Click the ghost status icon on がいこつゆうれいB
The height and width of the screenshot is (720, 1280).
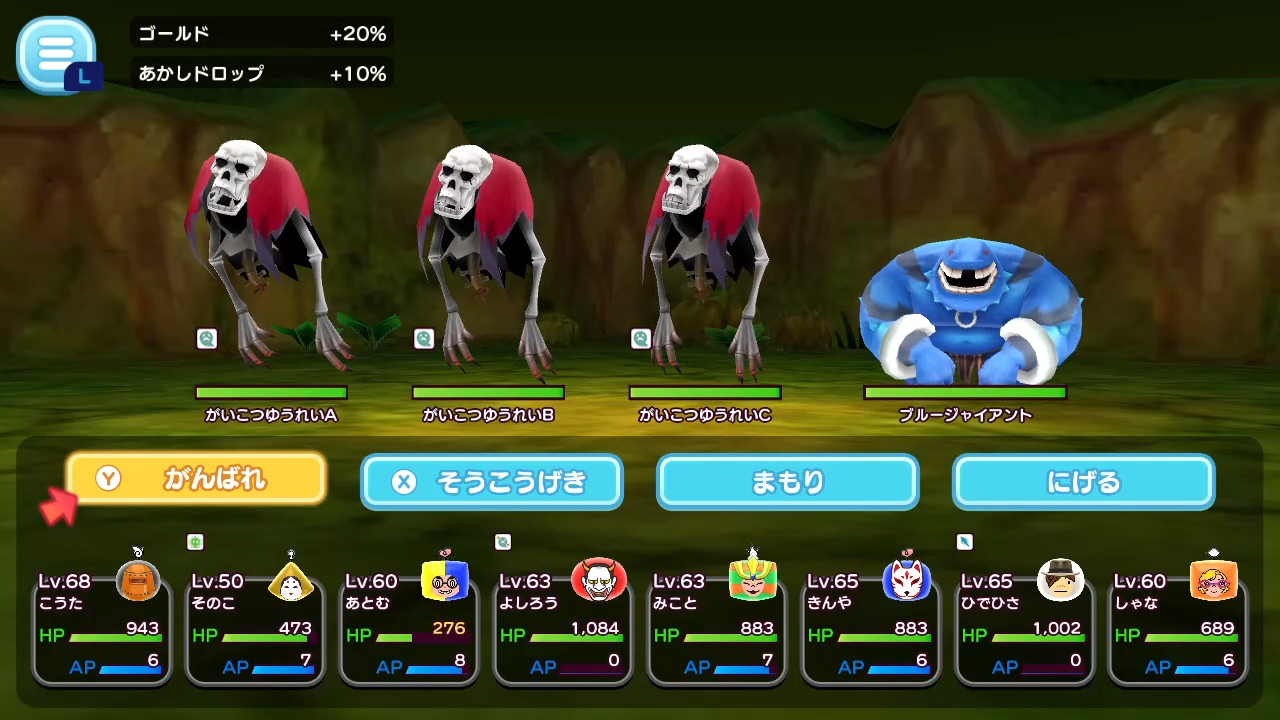tap(423, 339)
